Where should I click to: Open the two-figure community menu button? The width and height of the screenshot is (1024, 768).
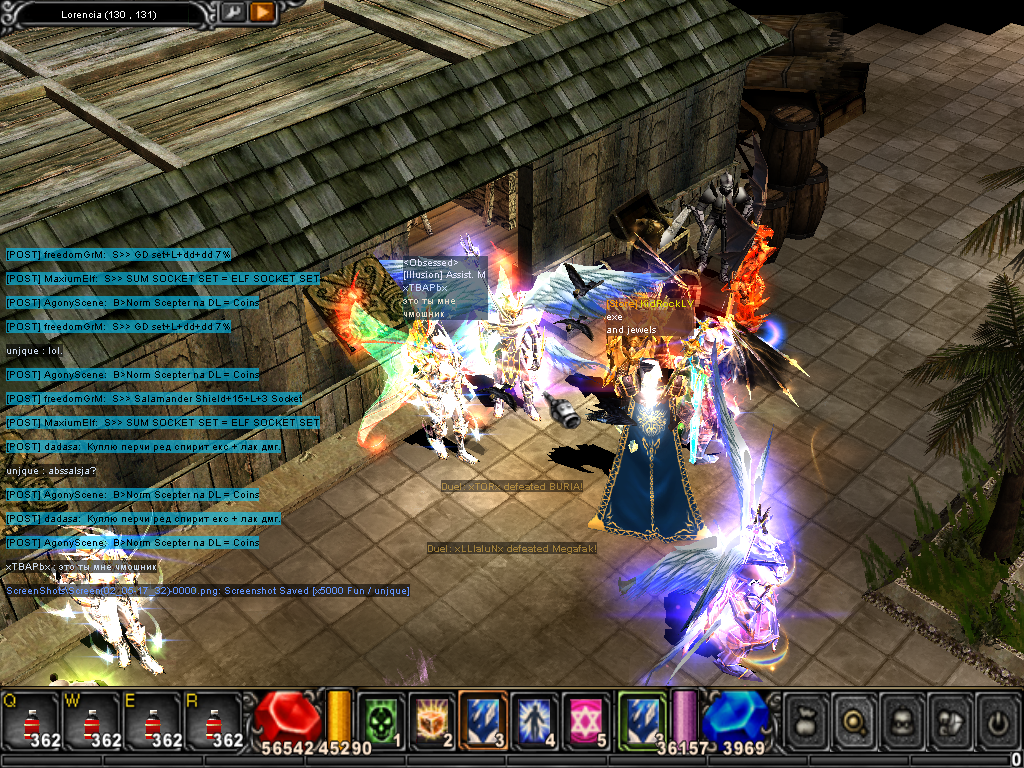coord(950,720)
